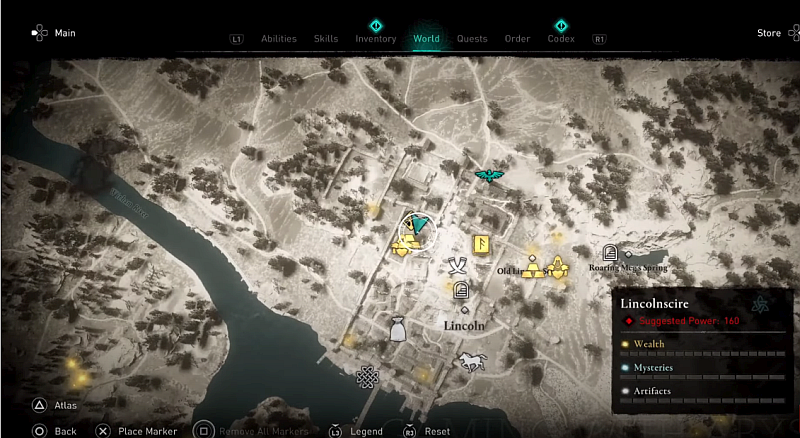The width and height of the screenshot is (800, 438).
Task: Open the Order tab
Action: click(517, 39)
